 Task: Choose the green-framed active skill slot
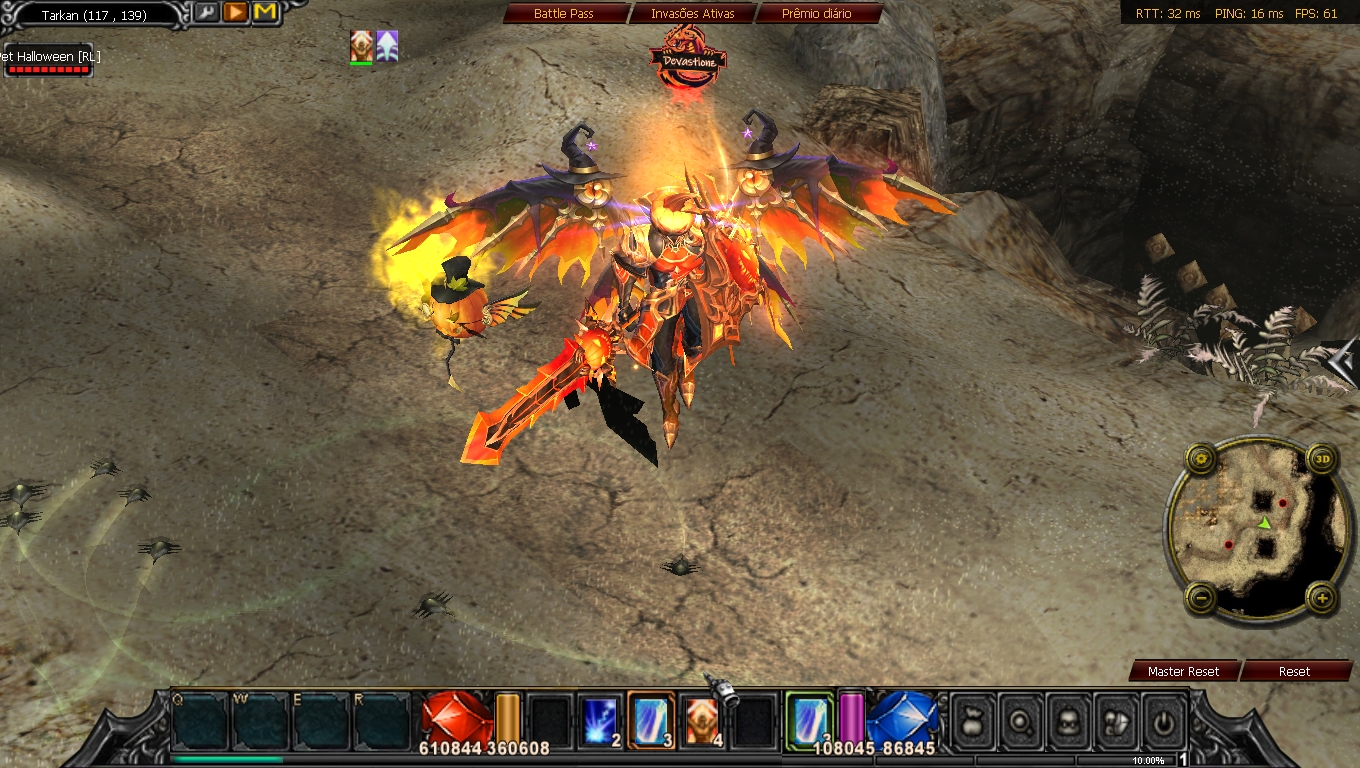(x=809, y=720)
